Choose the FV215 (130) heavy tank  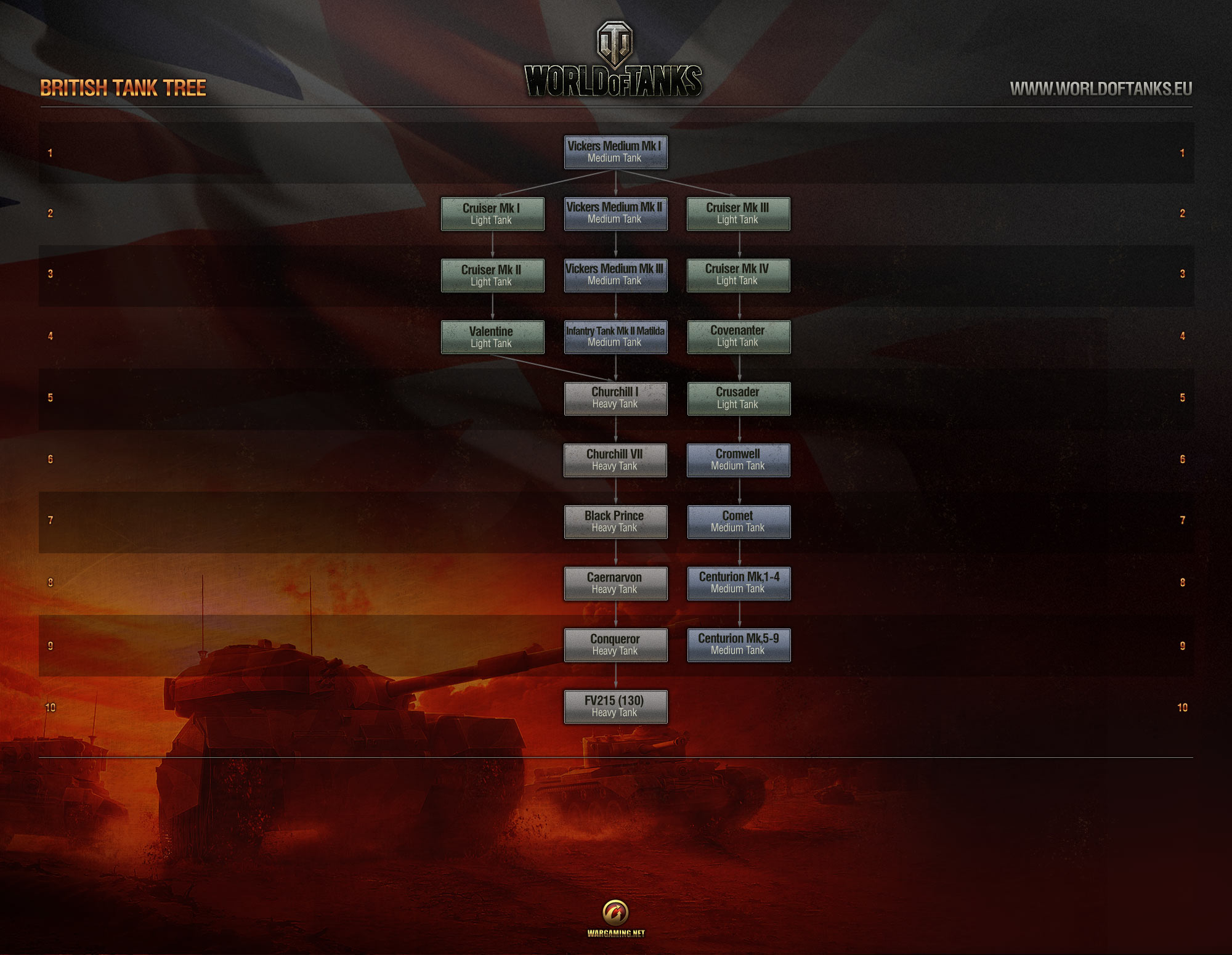pos(615,706)
